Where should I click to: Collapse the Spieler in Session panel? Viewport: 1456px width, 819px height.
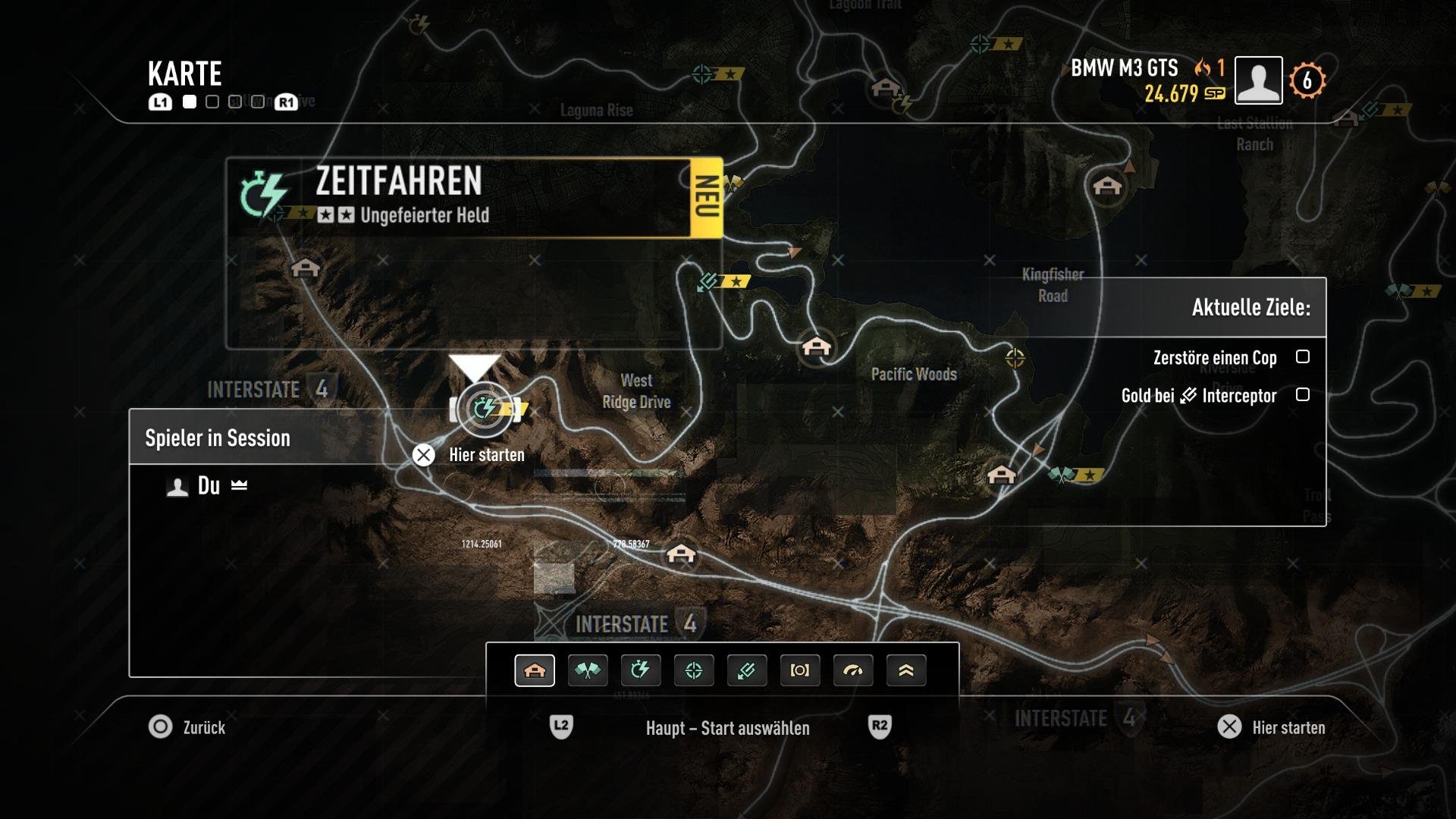click(x=218, y=438)
